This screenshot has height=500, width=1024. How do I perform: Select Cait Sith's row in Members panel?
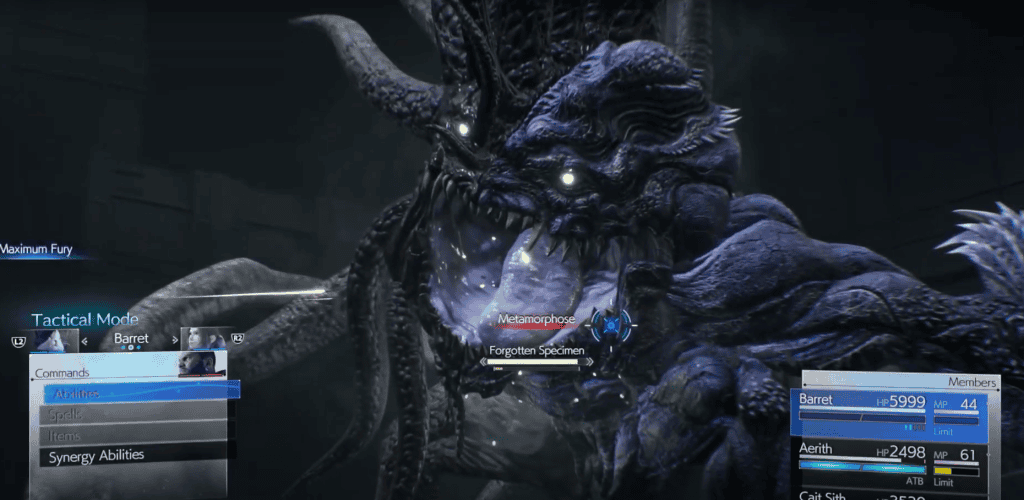pos(892,494)
